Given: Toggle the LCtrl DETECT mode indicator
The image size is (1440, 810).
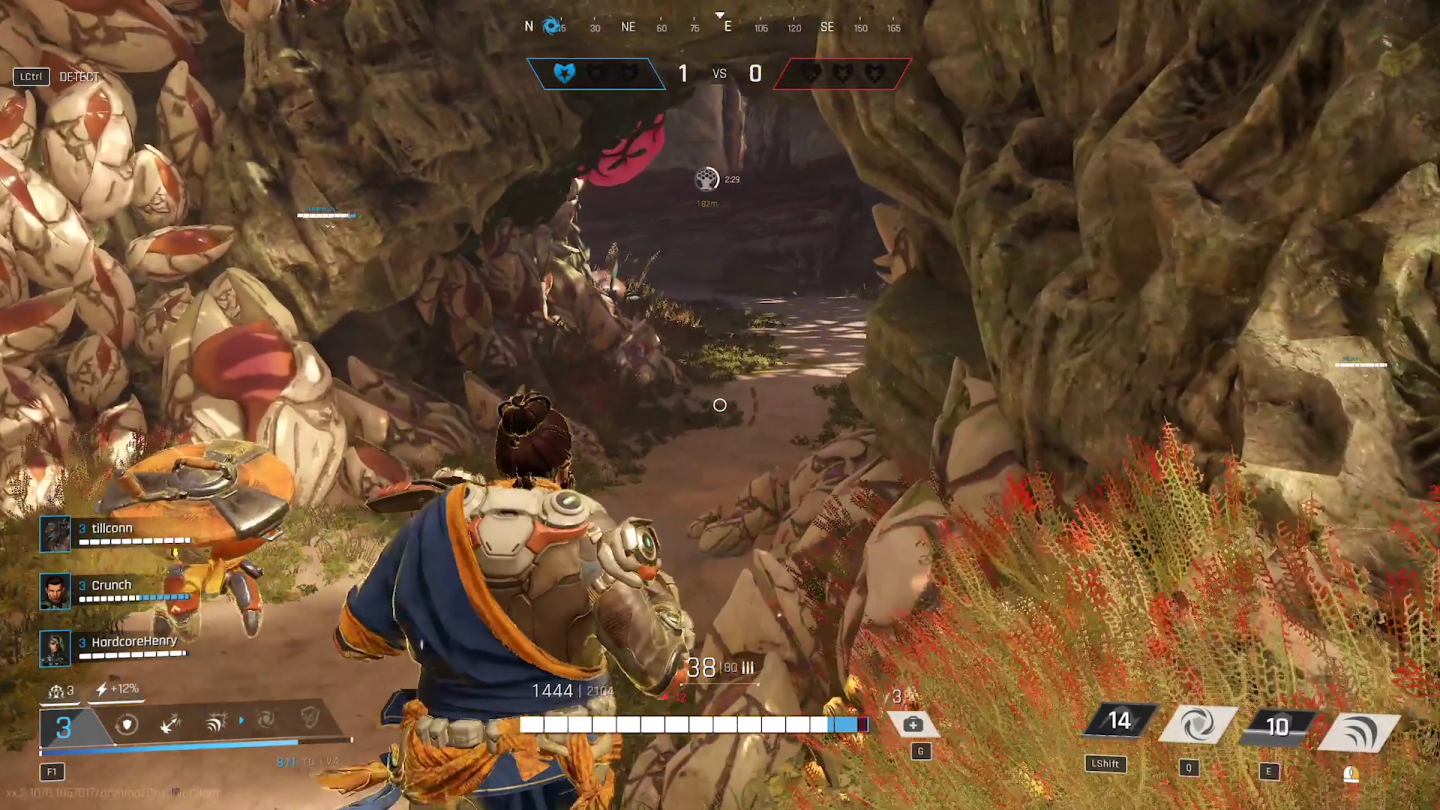Looking at the screenshot, I should click(55, 76).
